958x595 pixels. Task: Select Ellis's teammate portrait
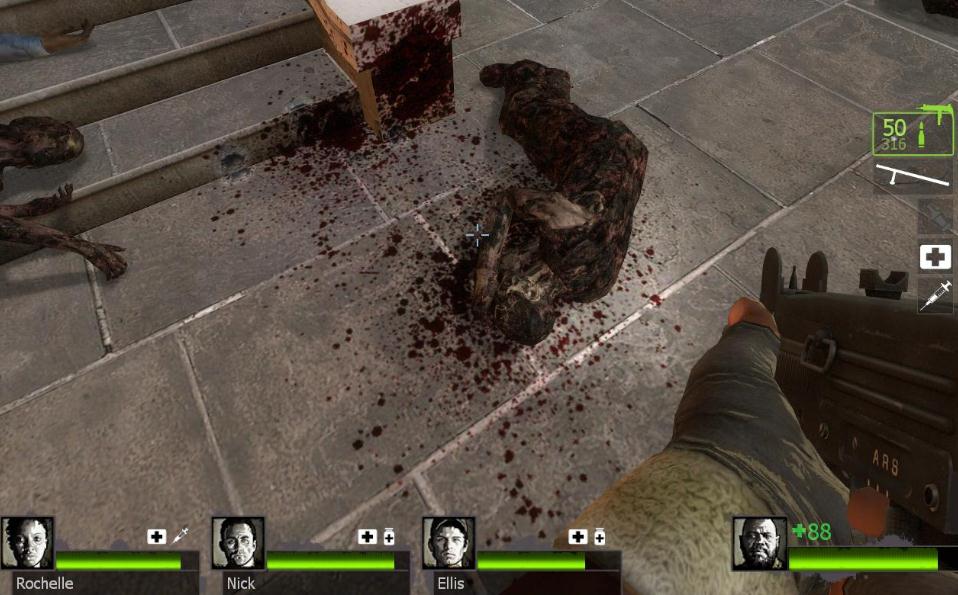[x=448, y=543]
